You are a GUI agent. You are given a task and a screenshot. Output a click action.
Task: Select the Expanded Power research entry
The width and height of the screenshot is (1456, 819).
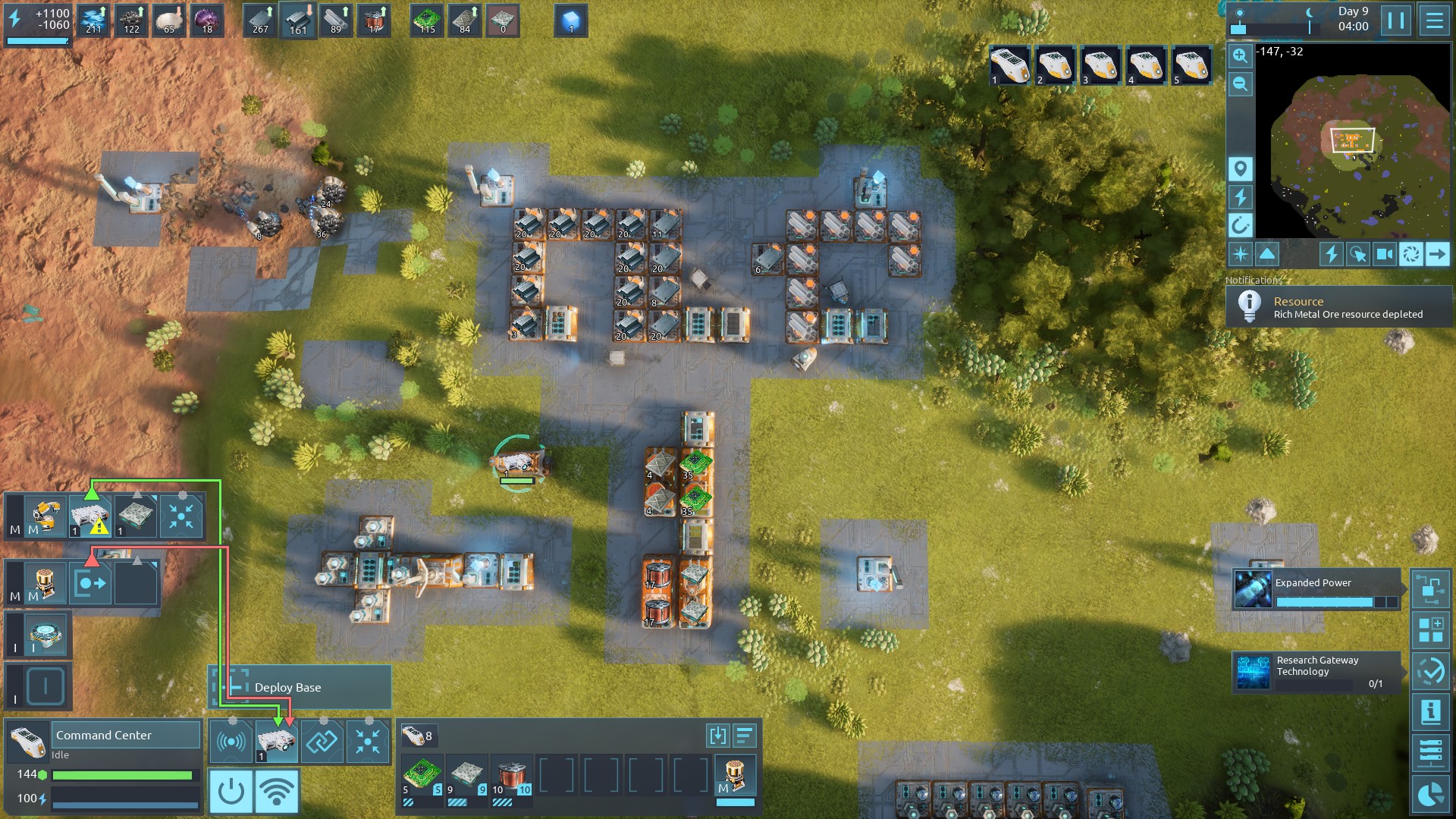pyautogui.click(x=1316, y=591)
